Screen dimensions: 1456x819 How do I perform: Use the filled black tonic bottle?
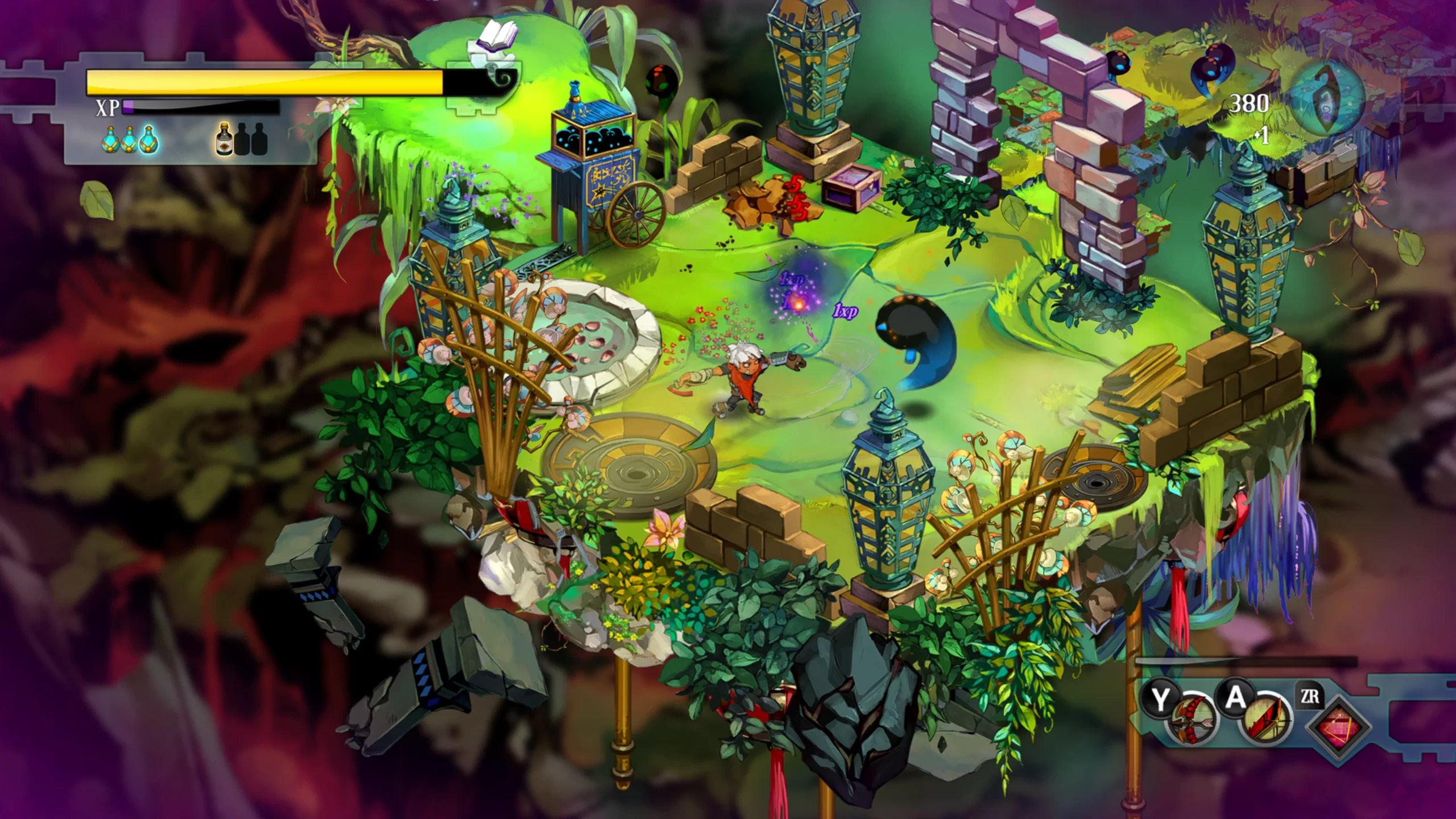coord(225,140)
